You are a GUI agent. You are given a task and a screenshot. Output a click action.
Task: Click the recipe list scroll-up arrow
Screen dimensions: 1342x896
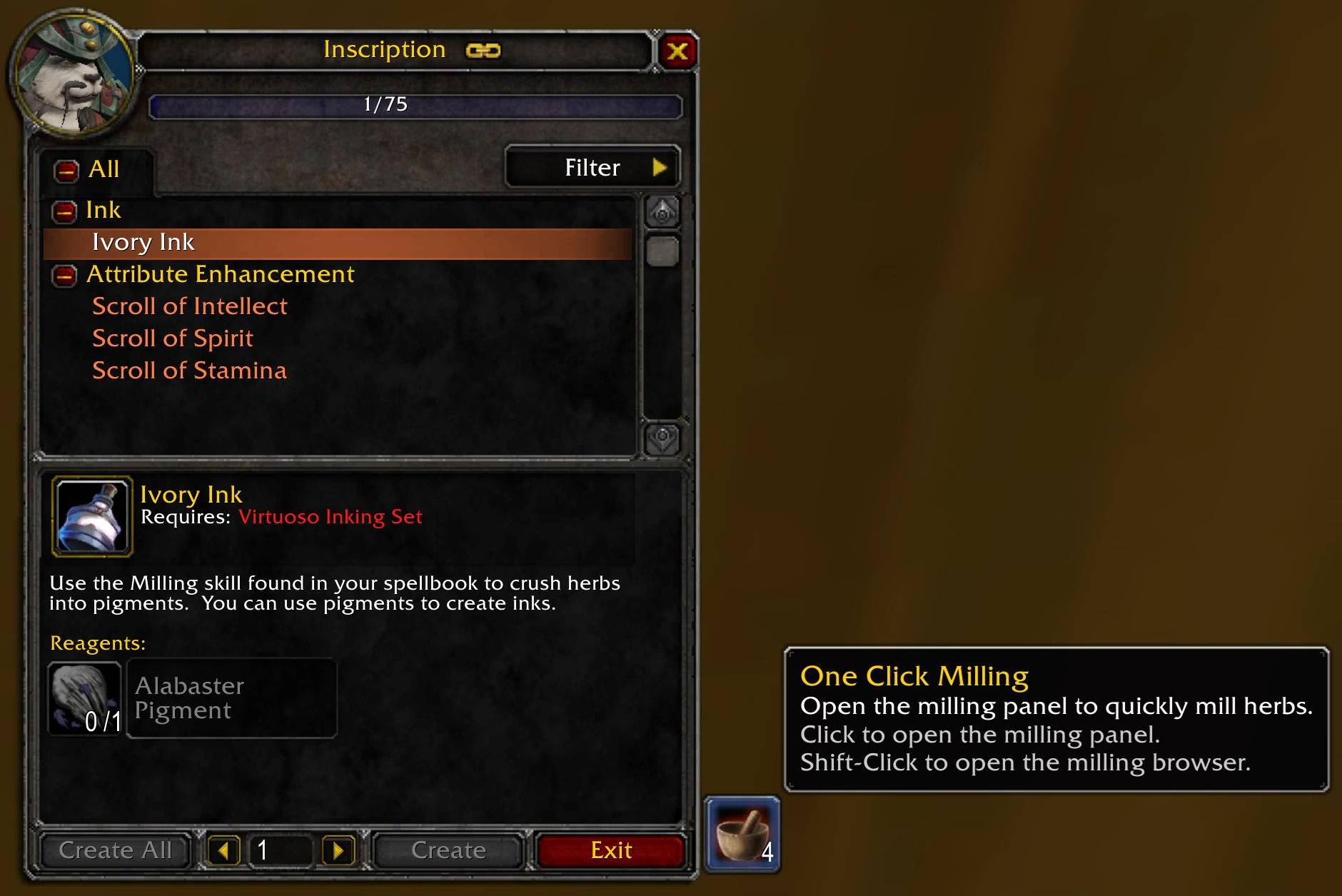(662, 212)
